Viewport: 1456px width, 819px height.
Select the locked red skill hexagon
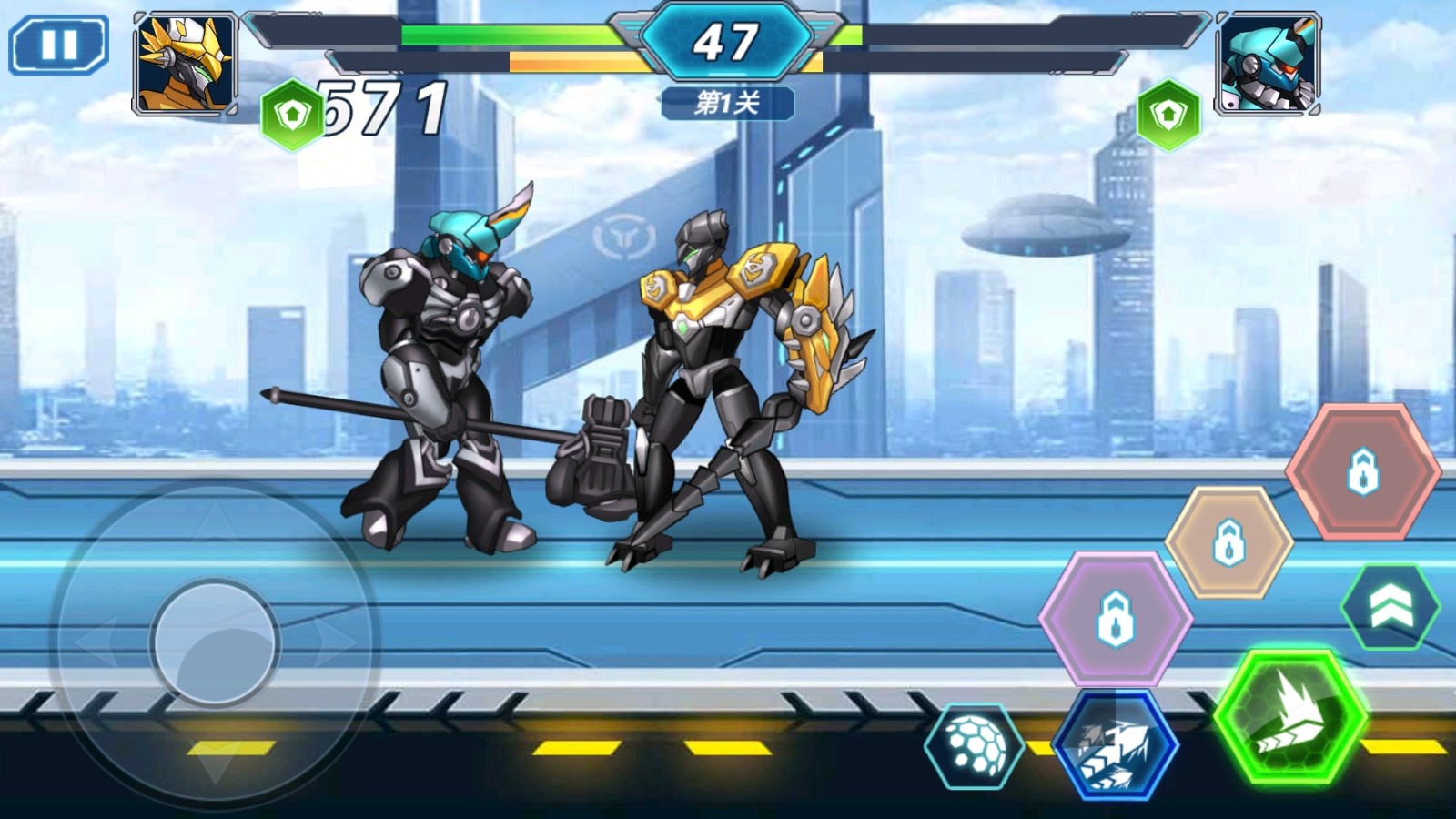1362,470
